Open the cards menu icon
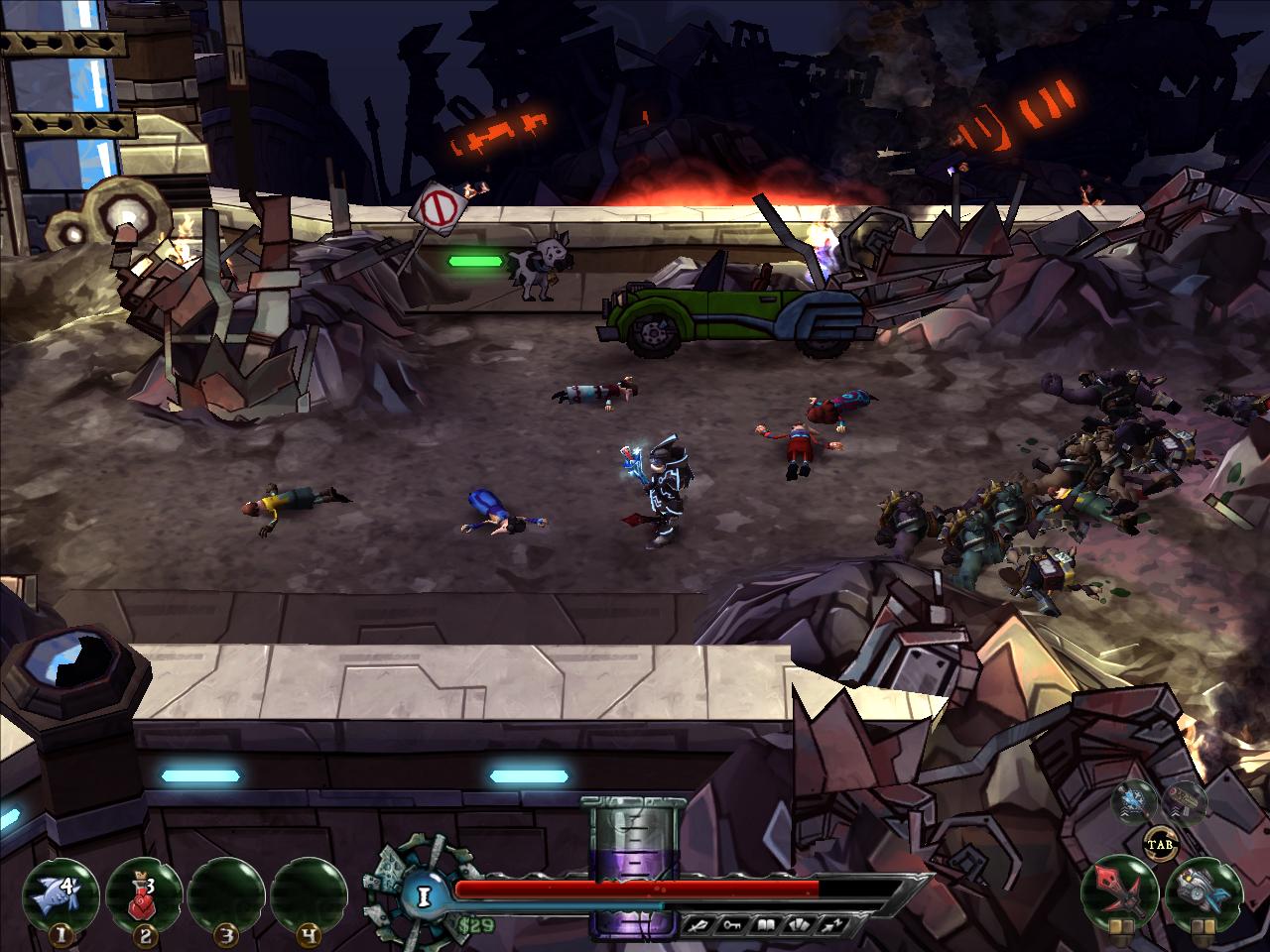The width and height of the screenshot is (1270, 952). tap(798, 924)
